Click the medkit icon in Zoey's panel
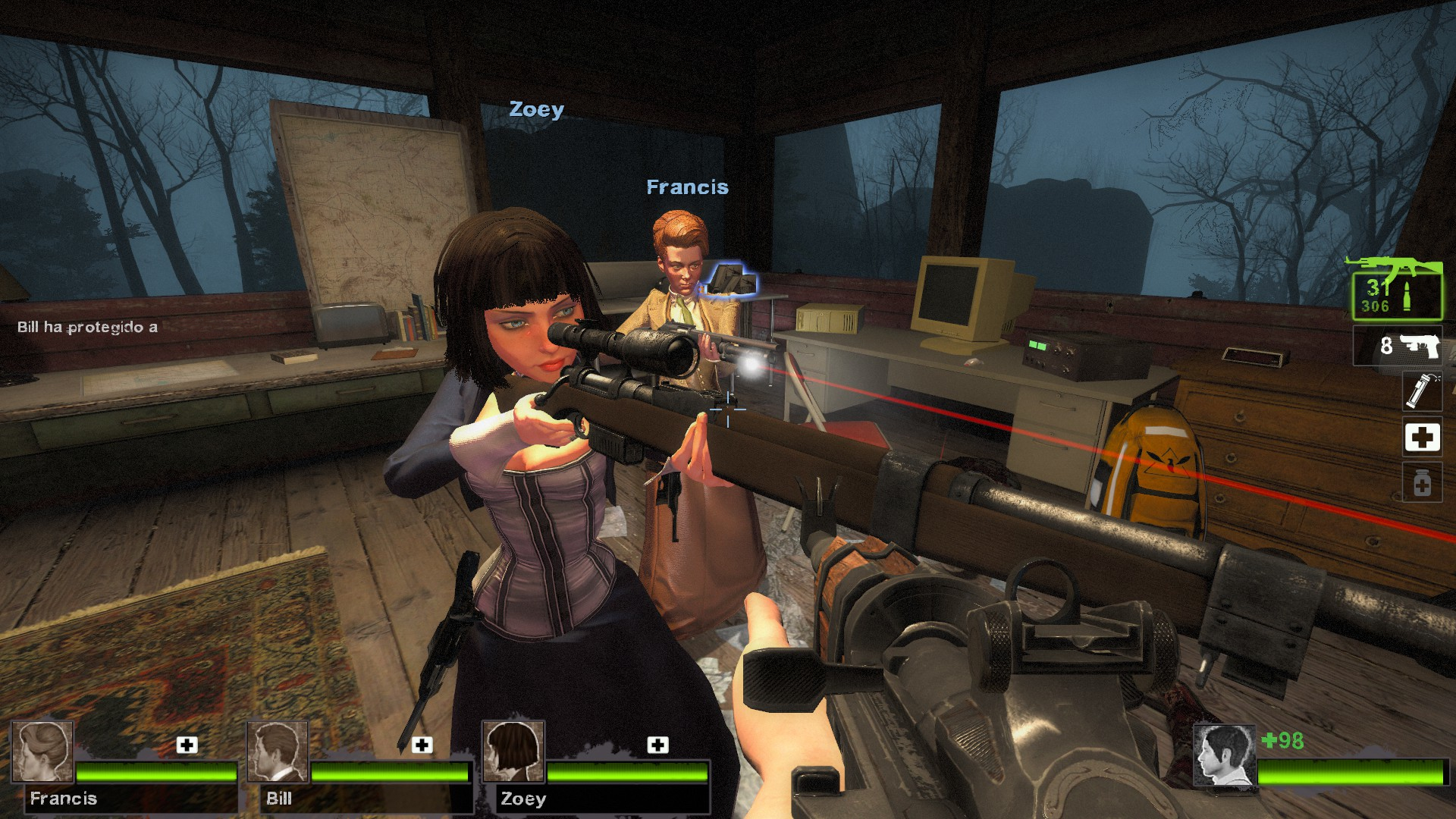 coord(657,745)
